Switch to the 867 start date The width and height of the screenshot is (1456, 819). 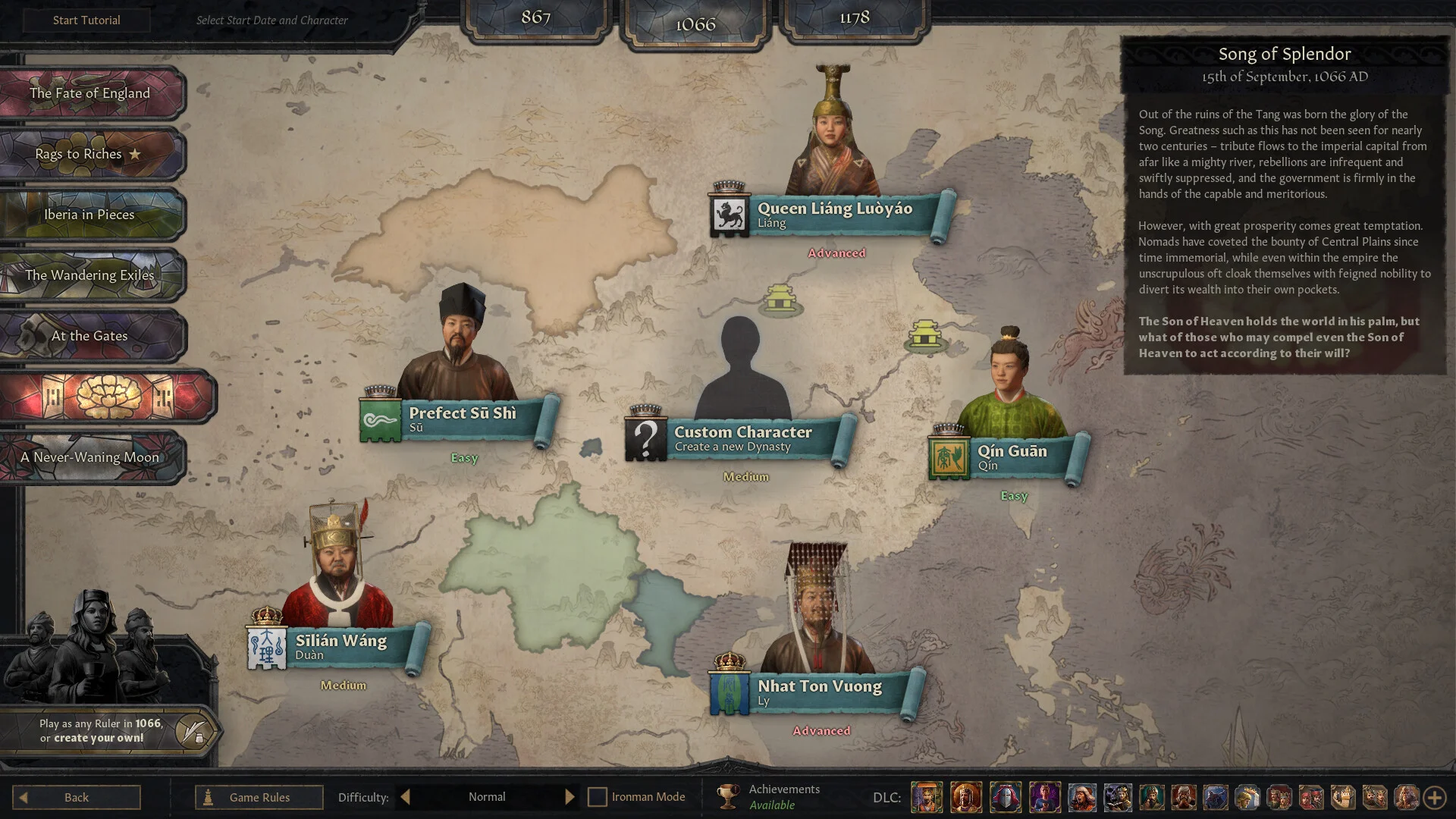tap(535, 19)
